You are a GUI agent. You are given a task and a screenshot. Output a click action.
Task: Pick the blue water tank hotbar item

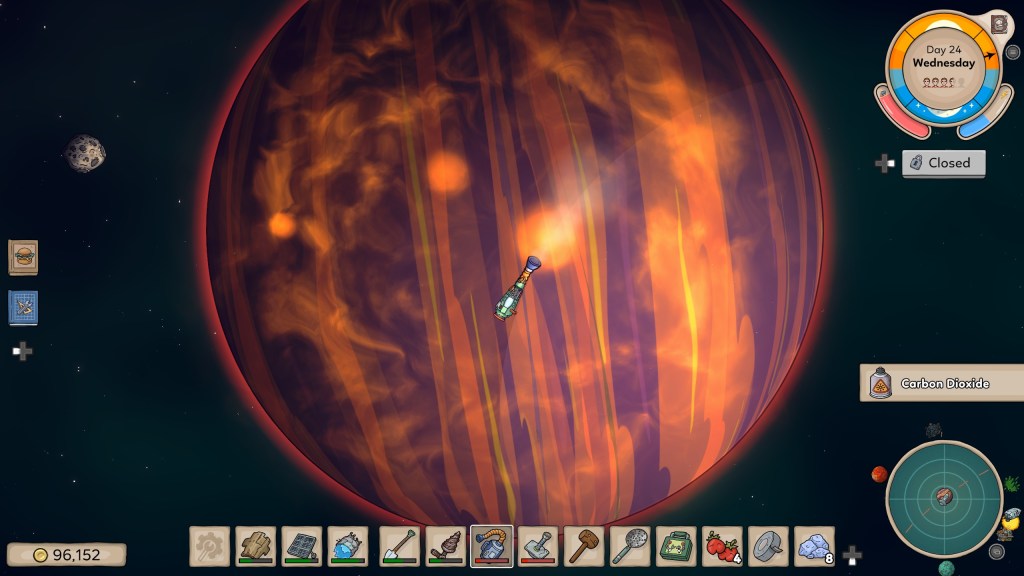tap(348, 546)
